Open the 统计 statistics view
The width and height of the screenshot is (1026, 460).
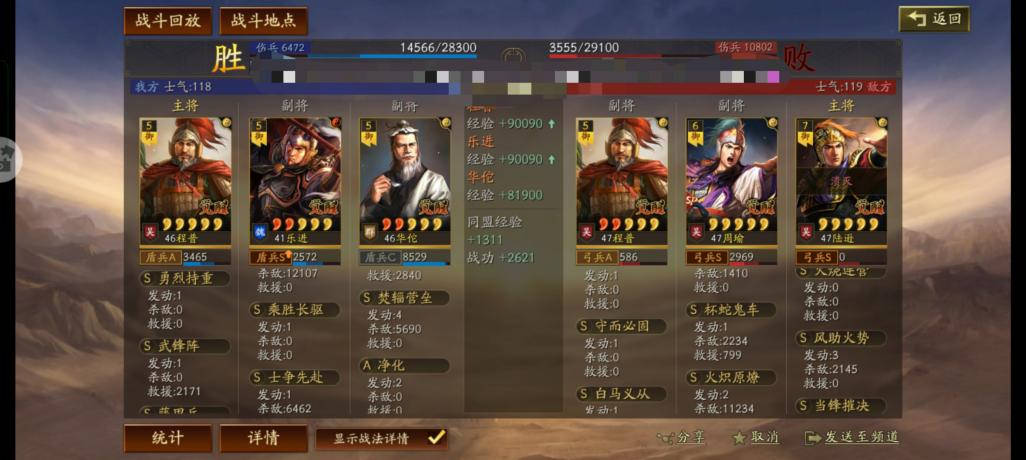point(167,438)
